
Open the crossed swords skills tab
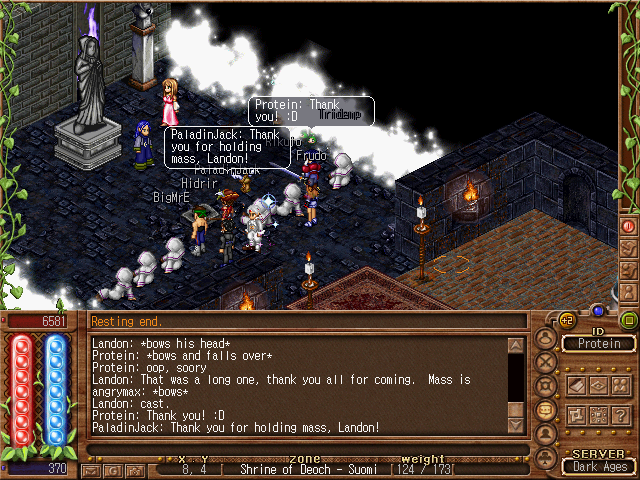[545, 361]
